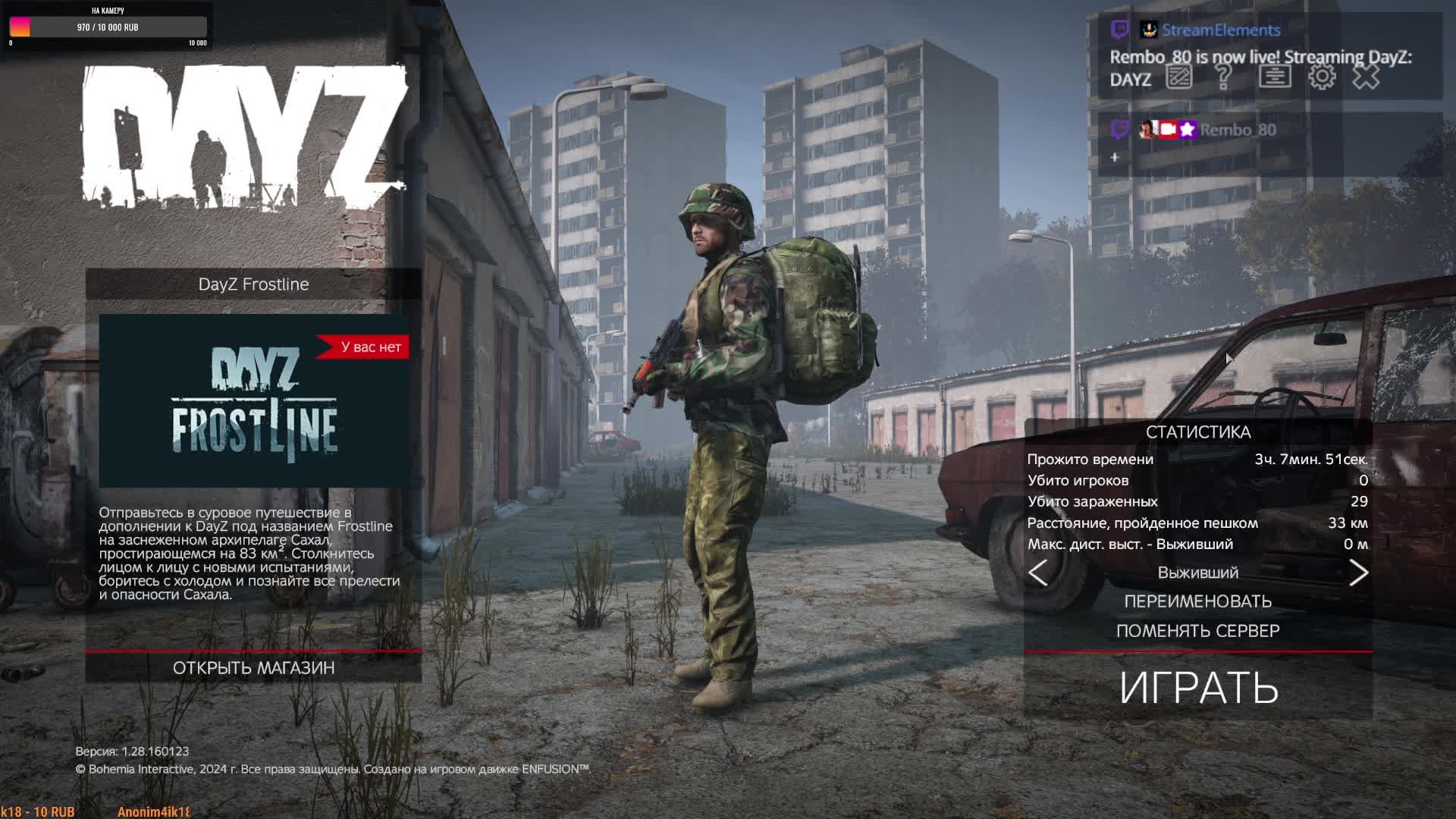Open the credits panel icon with text lines
This screenshot has height=819, width=1456.
click(x=1275, y=77)
